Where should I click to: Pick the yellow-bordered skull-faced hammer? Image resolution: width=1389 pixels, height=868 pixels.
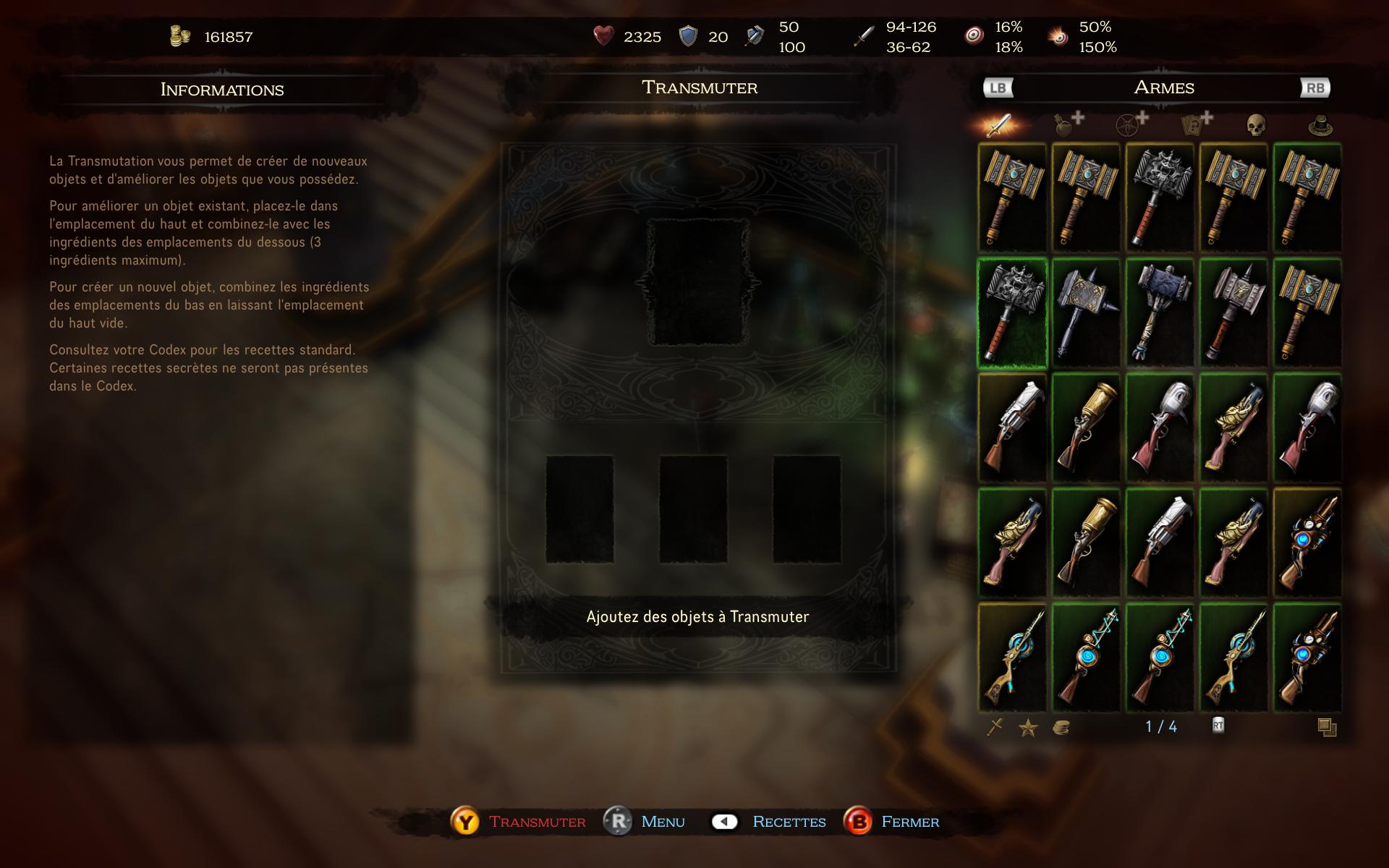(1160, 198)
